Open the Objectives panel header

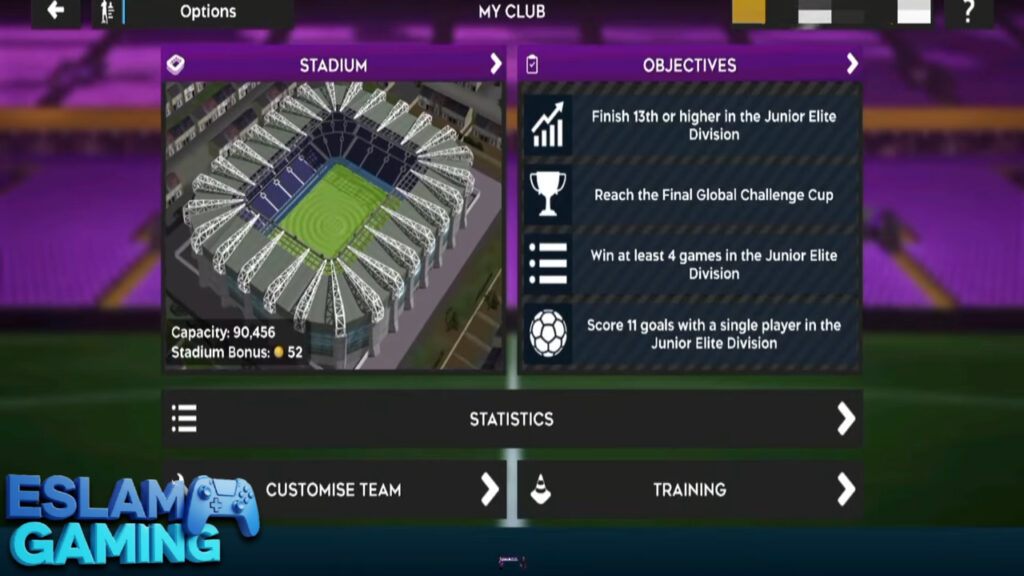pyautogui.click(x=690, y=65)
